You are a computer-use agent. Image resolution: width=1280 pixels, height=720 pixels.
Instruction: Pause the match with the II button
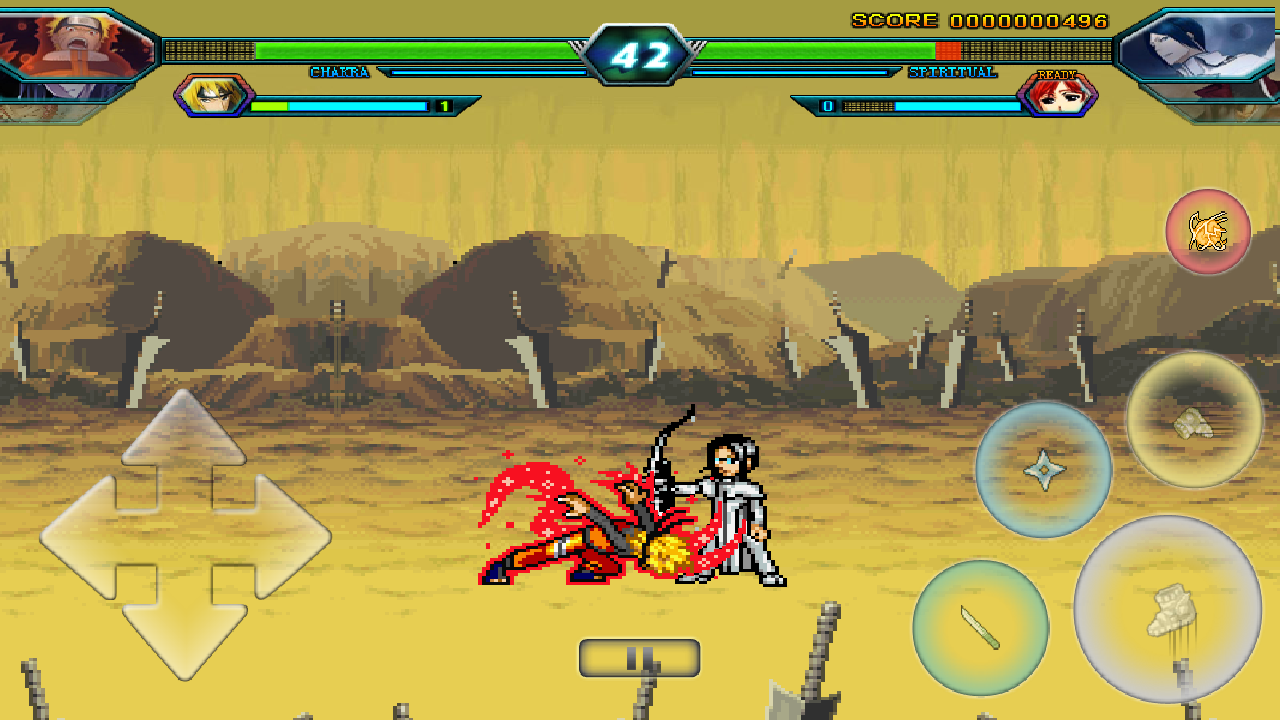click(x=641, y=655)
